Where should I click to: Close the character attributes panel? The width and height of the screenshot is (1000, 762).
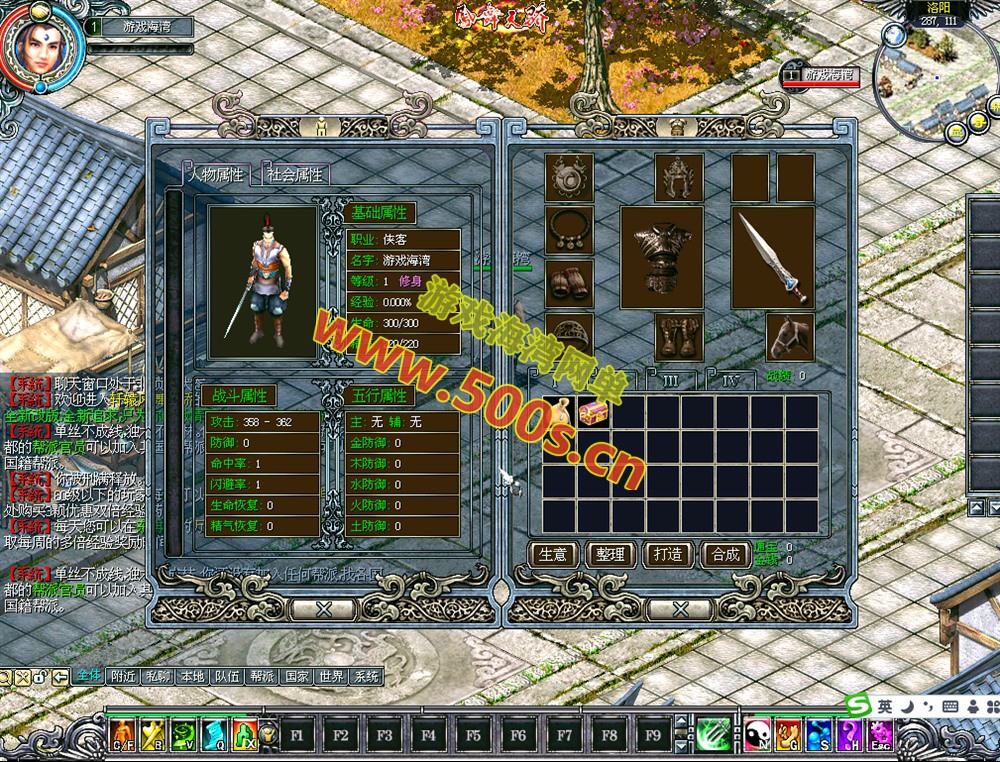pyautogui.click(x=322, y=607)
